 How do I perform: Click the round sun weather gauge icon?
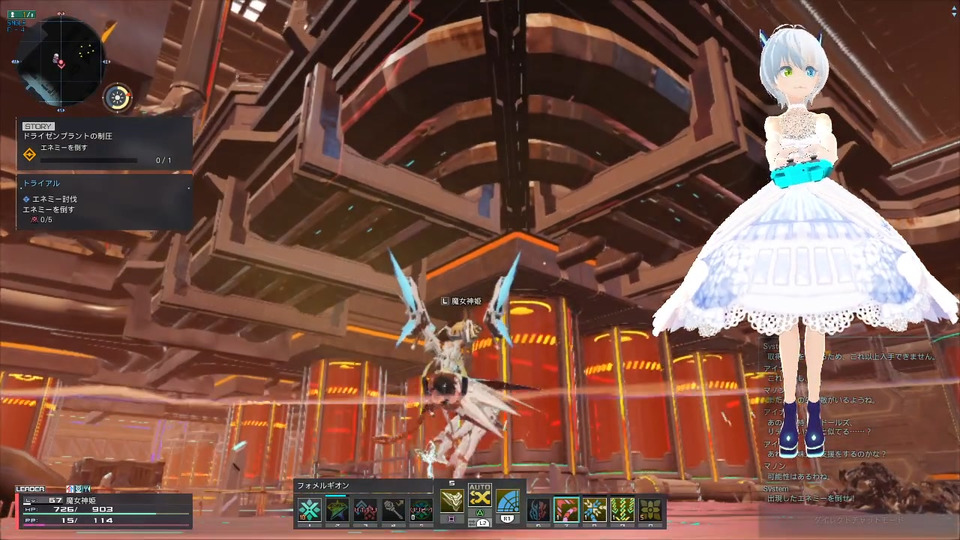tap(118, 97)
